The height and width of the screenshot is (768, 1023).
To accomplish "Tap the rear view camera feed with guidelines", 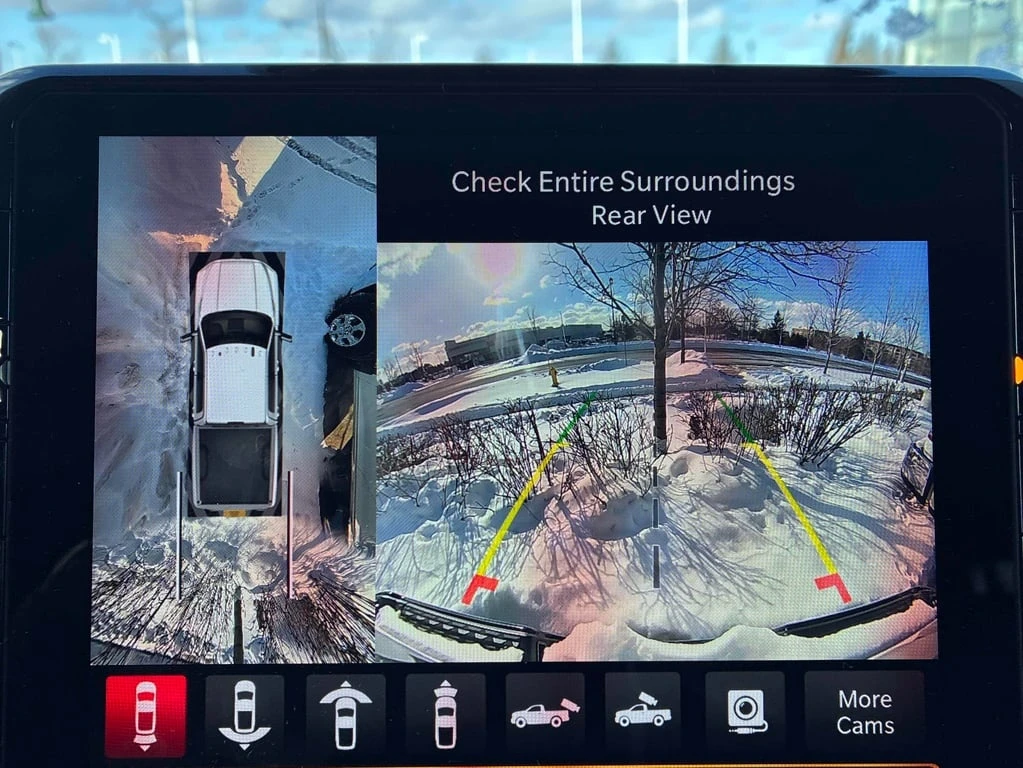I will 655,450.
